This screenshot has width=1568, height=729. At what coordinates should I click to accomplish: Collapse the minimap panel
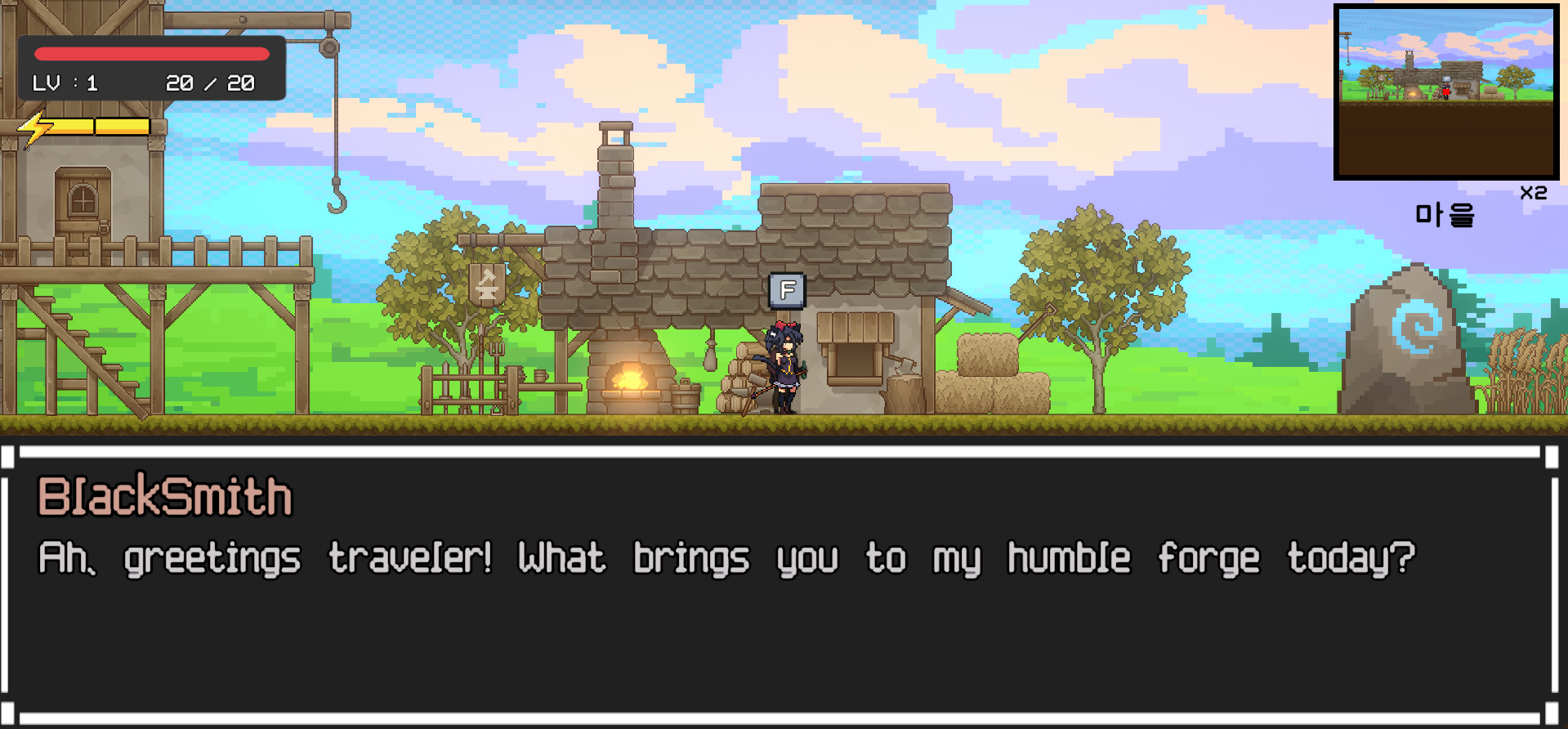[1446, 90]
